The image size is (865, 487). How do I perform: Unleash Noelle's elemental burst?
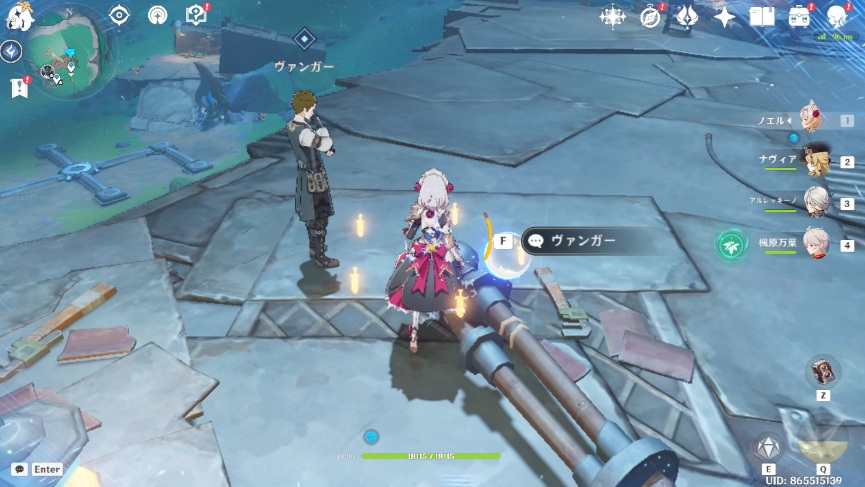822,440
